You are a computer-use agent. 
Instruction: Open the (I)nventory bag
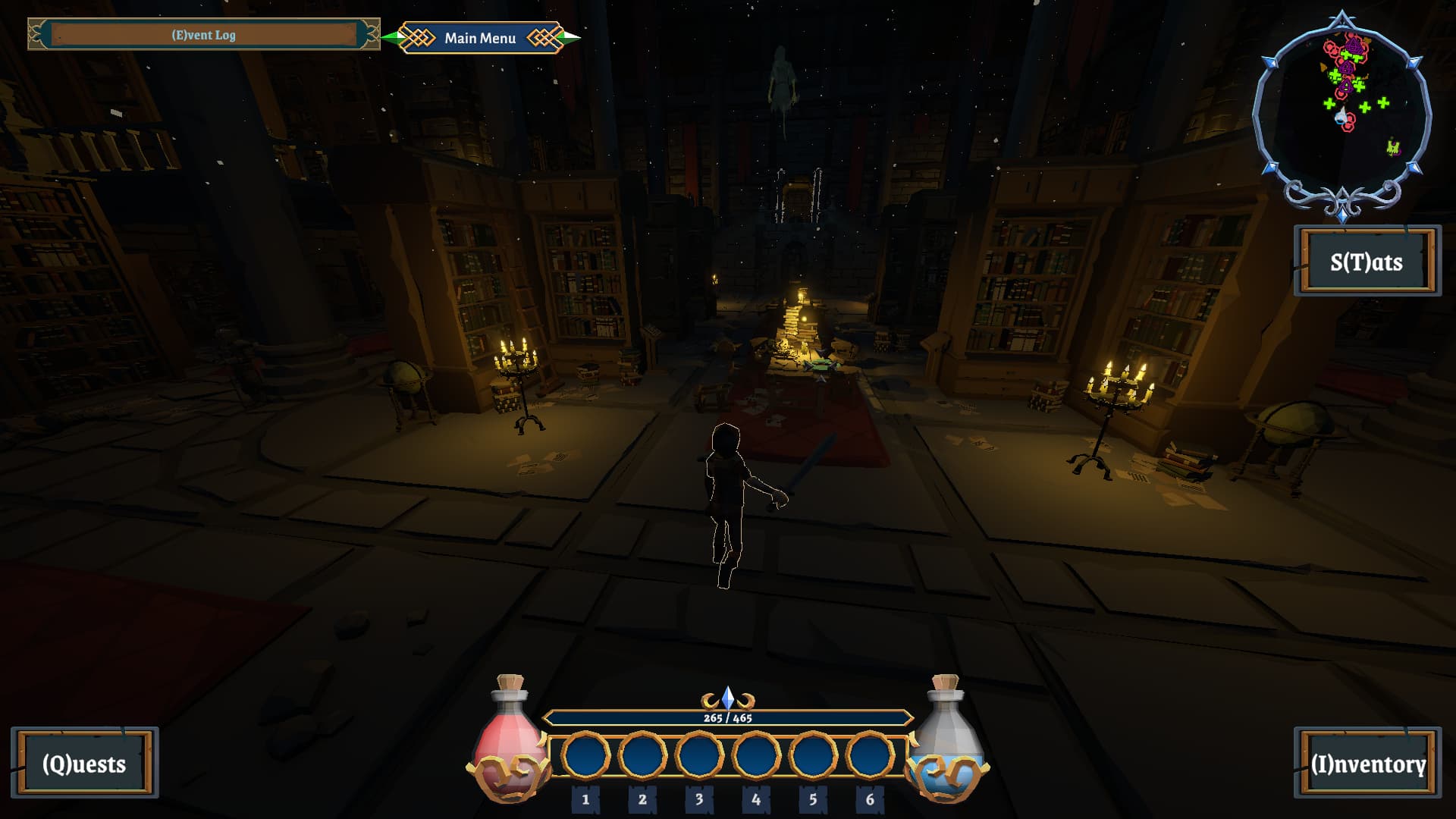tap(1367, 763)
